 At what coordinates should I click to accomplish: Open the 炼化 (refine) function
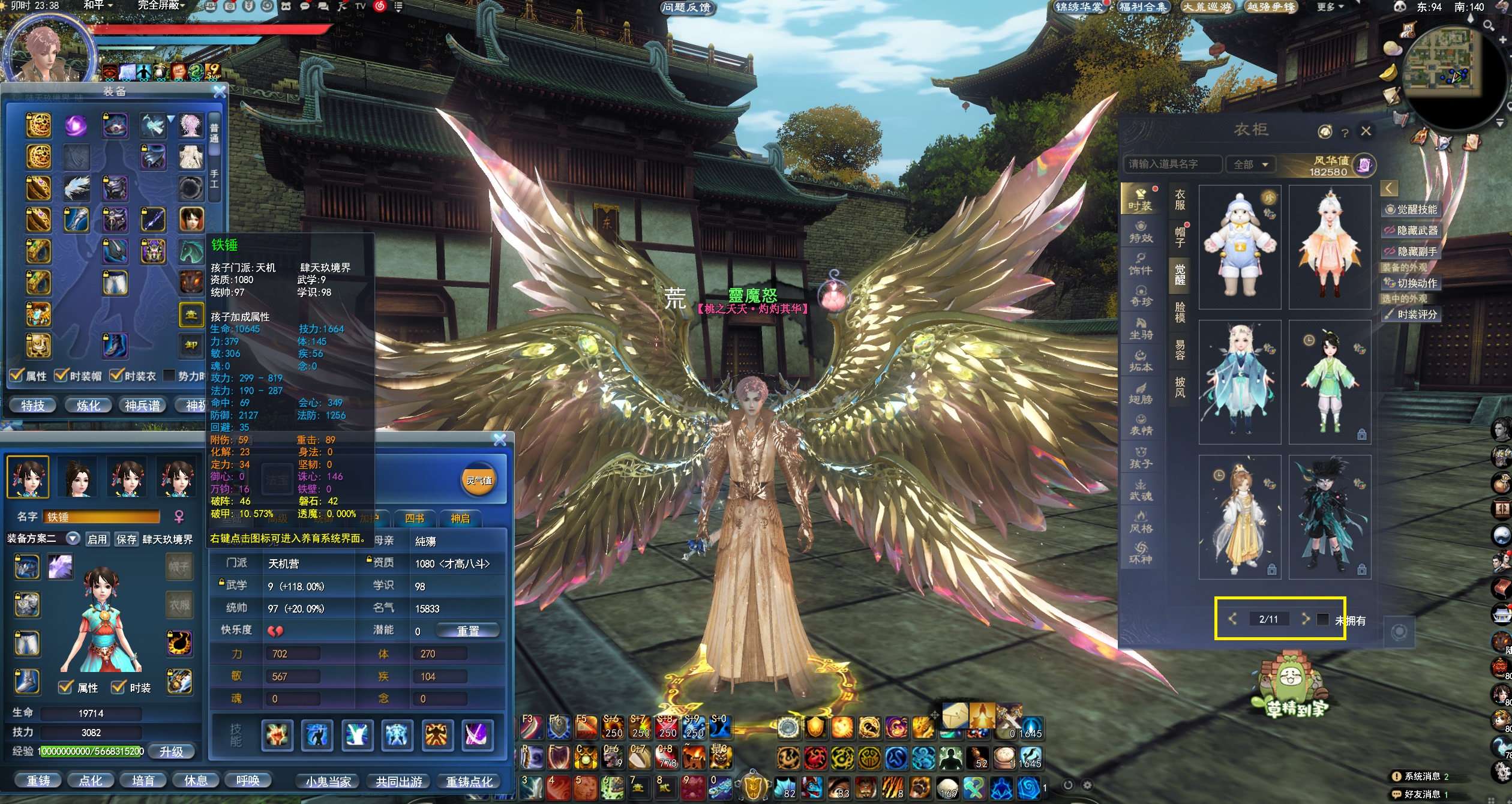(88, 406)
